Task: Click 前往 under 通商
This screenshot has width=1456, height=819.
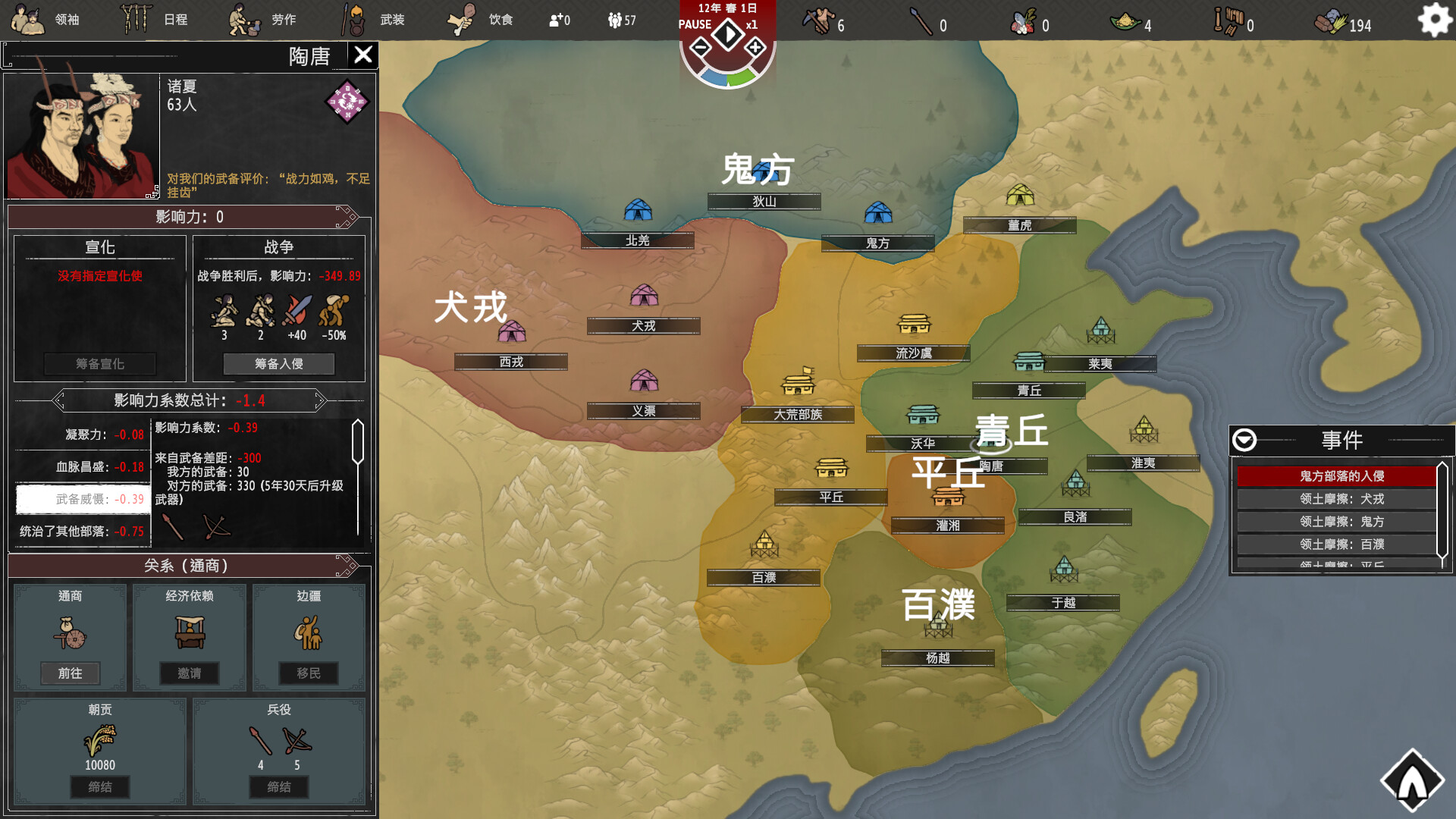Action: click(71, 673)
